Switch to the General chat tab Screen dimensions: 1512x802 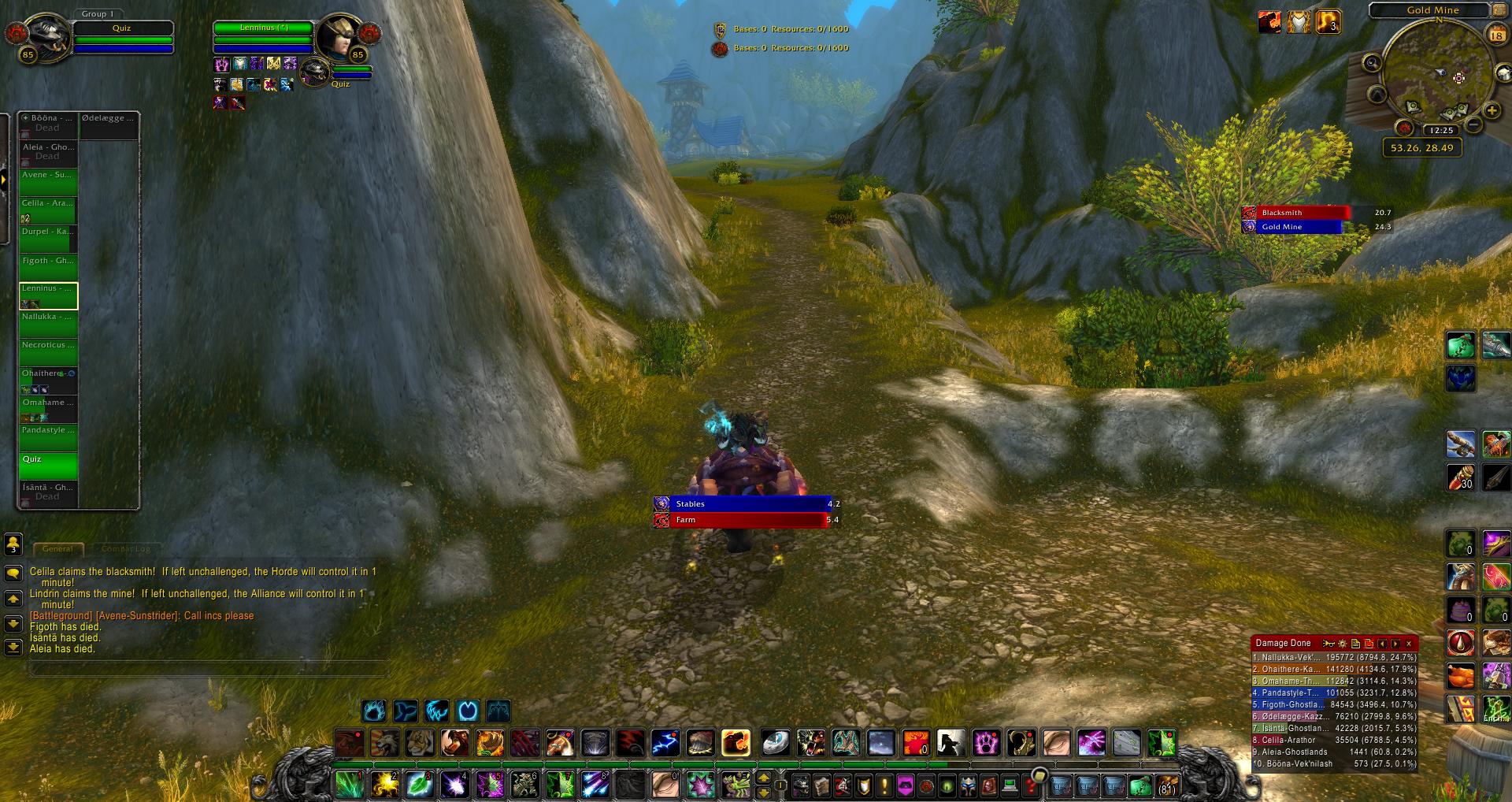57,548
